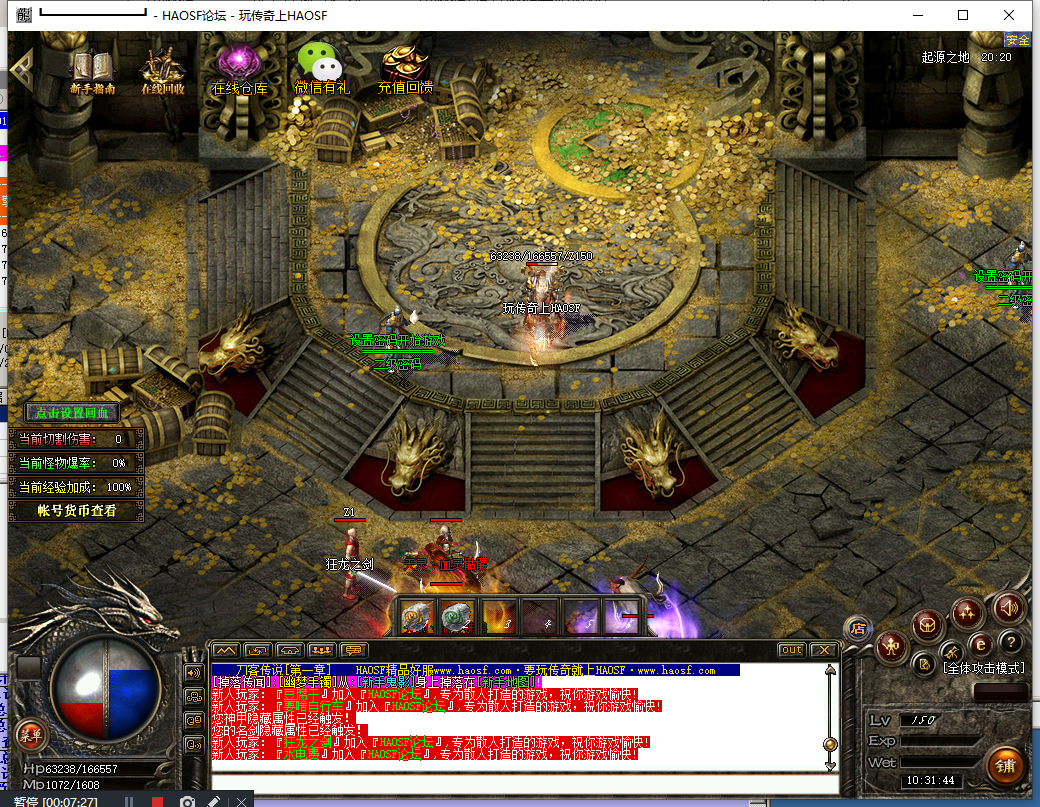This screenshot has width=1040, height=807.
Task: Open the 在线回收 online recycle icon
Action: pyautogui.click(x=161, y=70)
